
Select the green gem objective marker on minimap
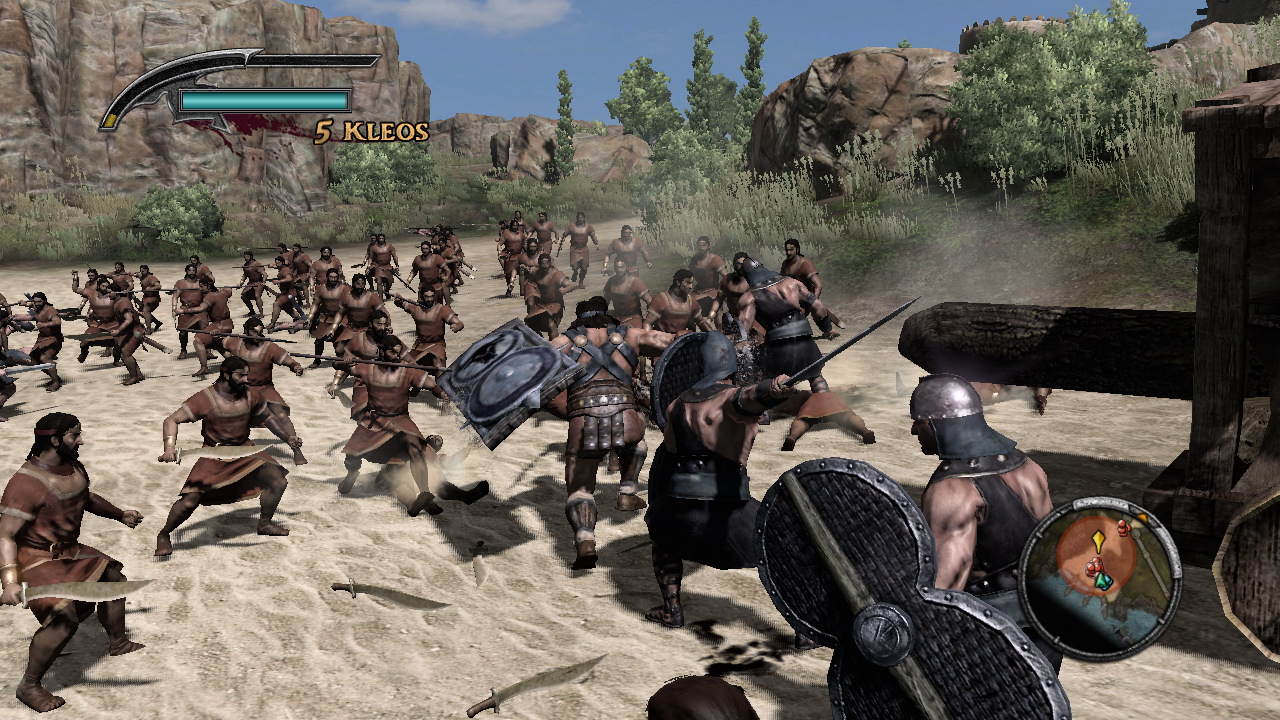(x=1103, y=580)
